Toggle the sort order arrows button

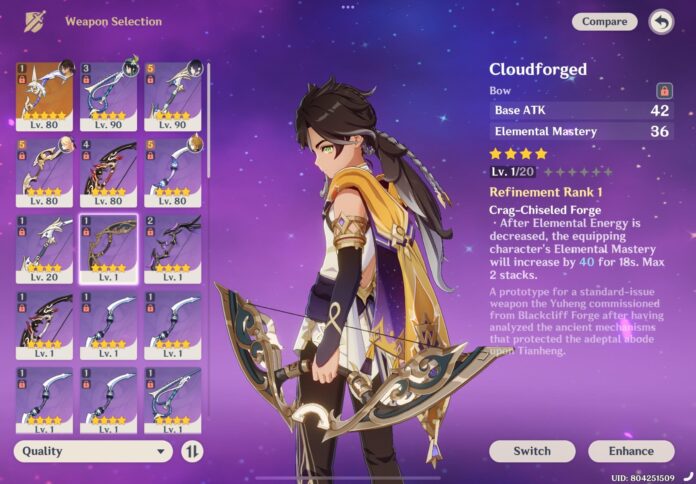pos(191,451)
